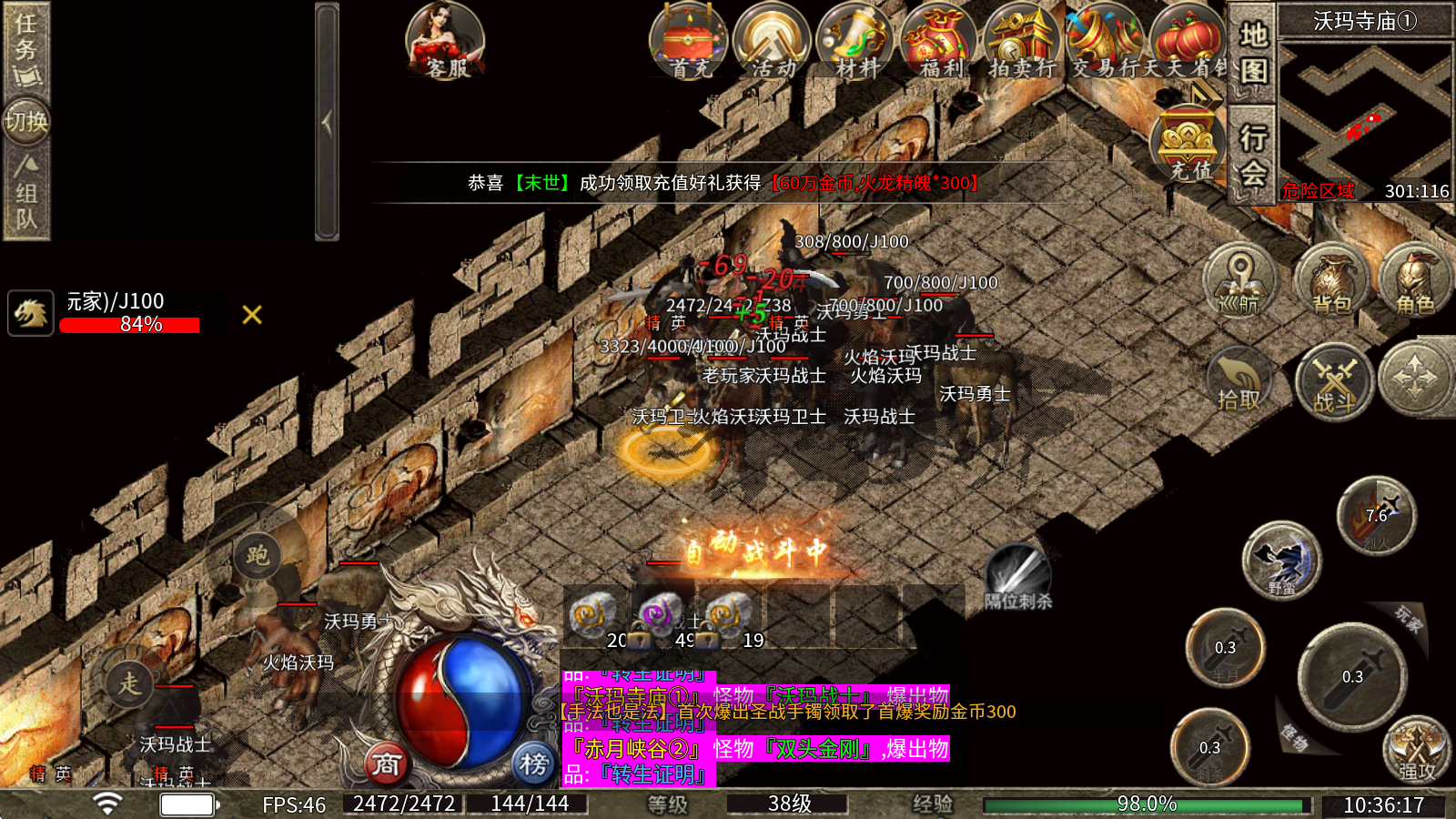Viewport: 1456px width, 819px height.
Task: Open the 地图 map button
Action: click(1253, 52)
